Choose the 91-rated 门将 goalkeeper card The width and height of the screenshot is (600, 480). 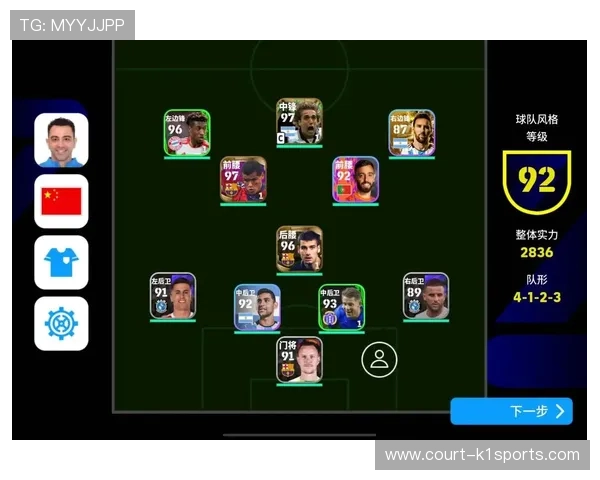(x=299, y=359)
